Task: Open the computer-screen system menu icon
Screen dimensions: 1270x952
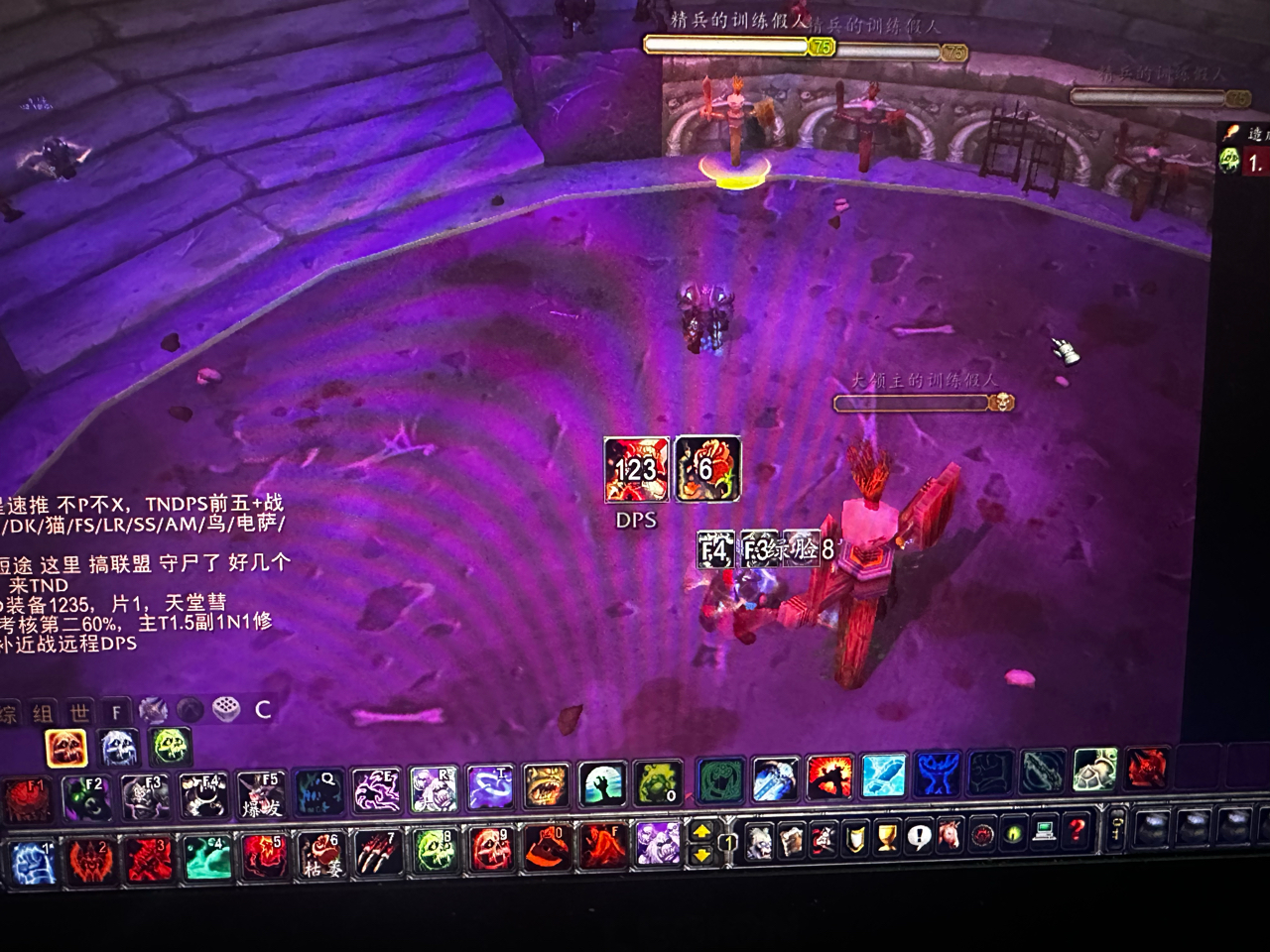Action: tap(1044, 842)
